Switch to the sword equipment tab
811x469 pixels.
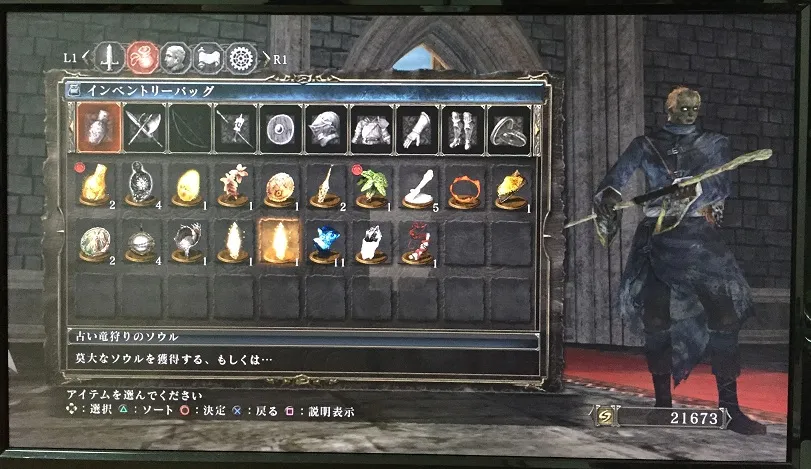click(x=110, y=57)
